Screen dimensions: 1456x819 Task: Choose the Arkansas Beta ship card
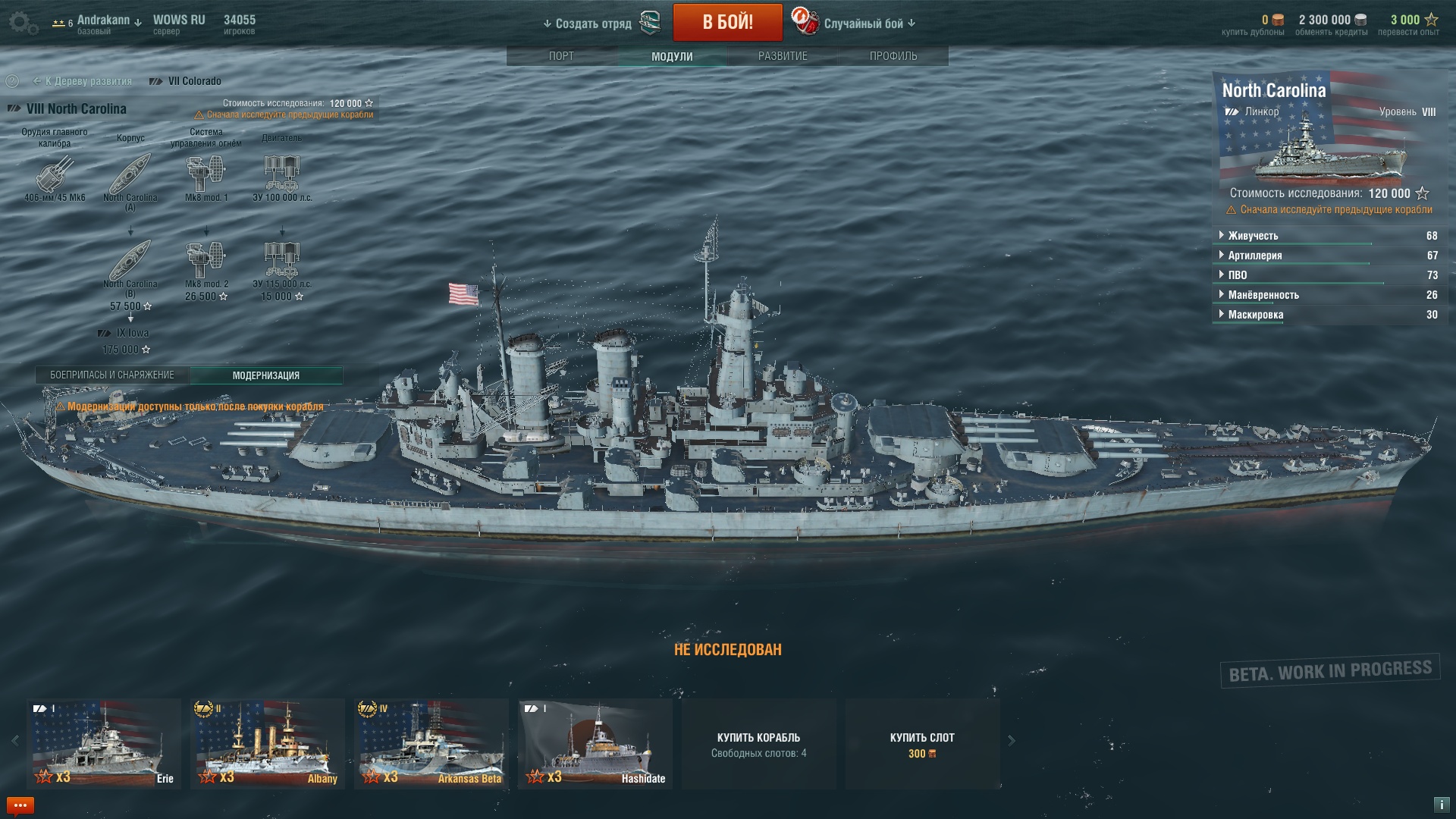[x=431, y=744]
